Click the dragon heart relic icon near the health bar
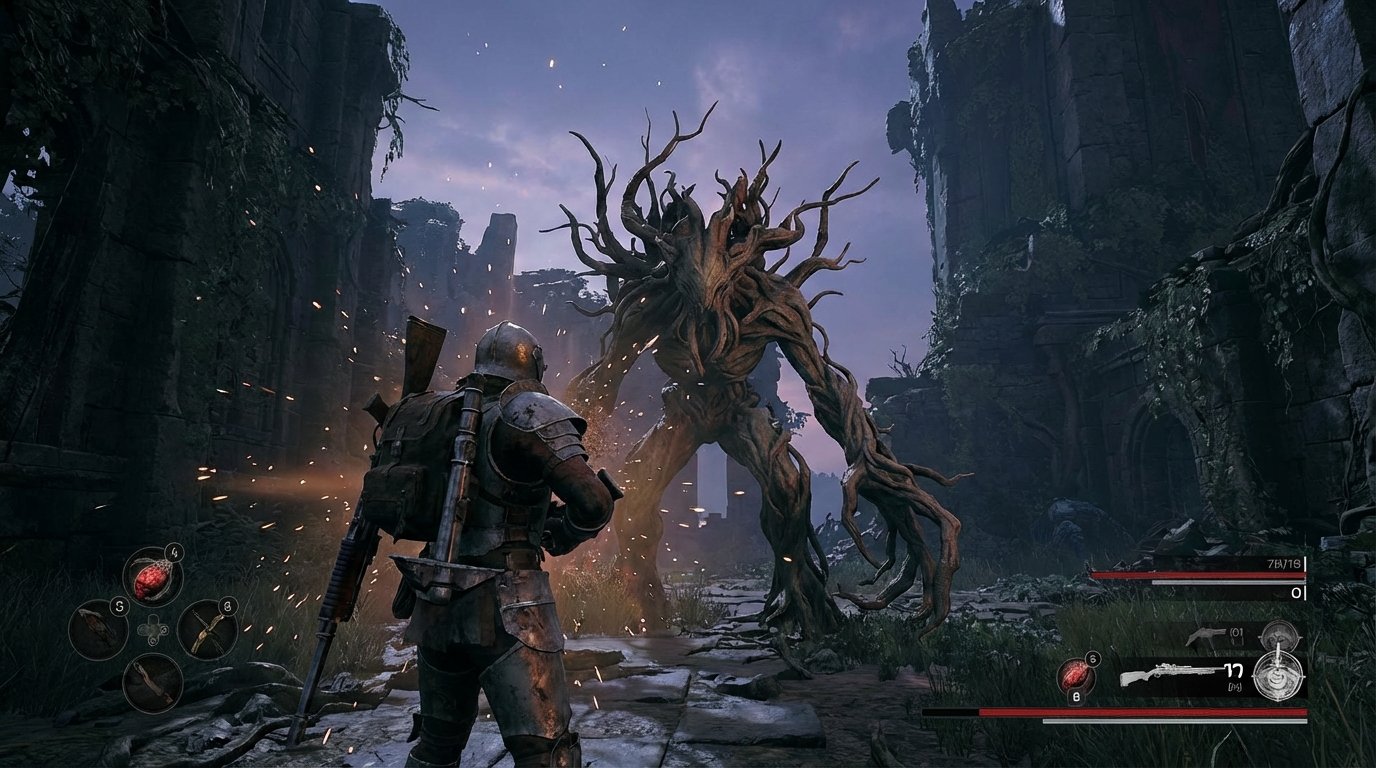Screen dimensions: 1376x768 tap(1076, 674)
